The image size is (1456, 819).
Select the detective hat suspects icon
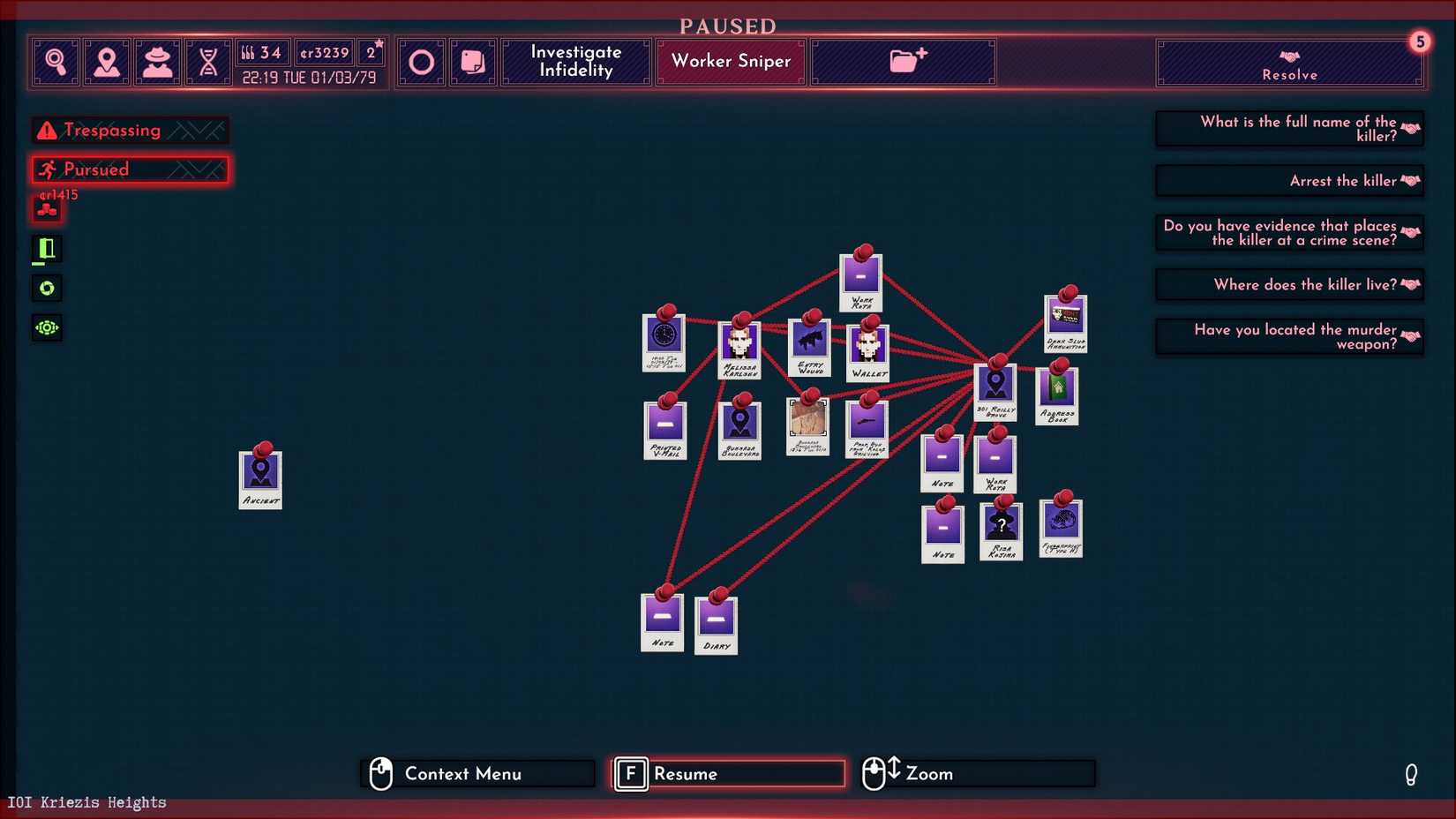point(158,61)
